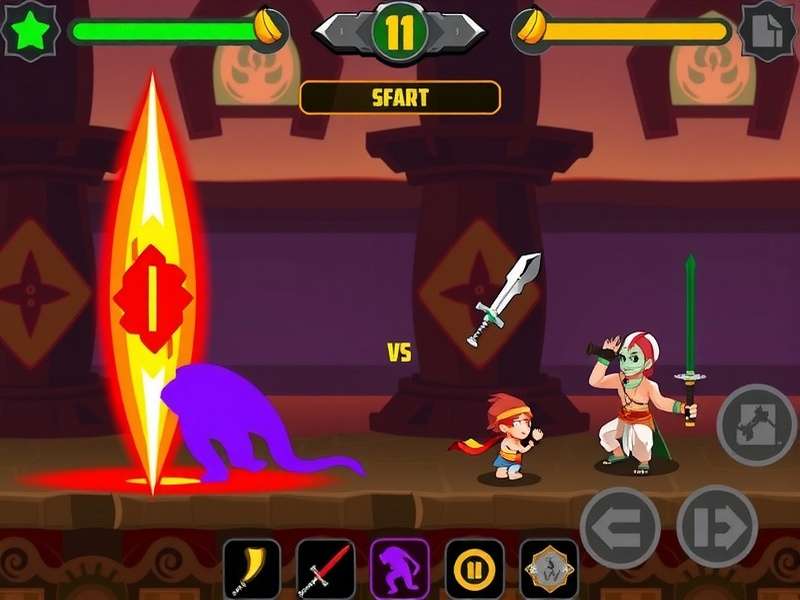This screenshot has width=800, height=600.
Task: Choose the red sword weapon slot
Action: pyautogui.click(x=326, y=569)
